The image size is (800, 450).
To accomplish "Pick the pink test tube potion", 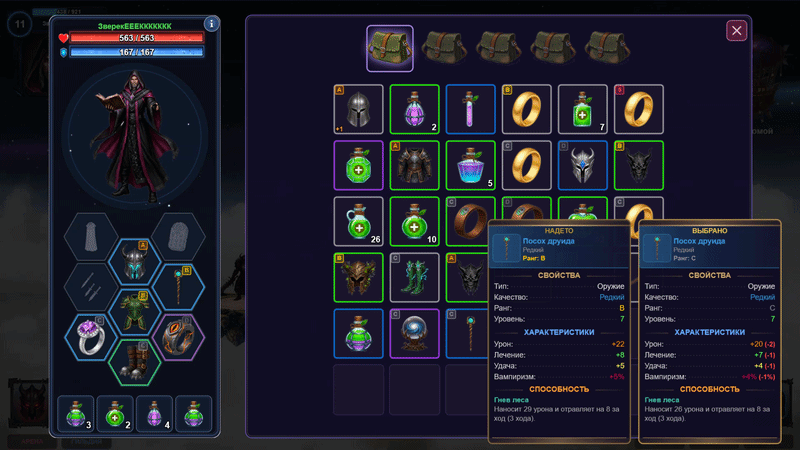I will click(470, 109).
